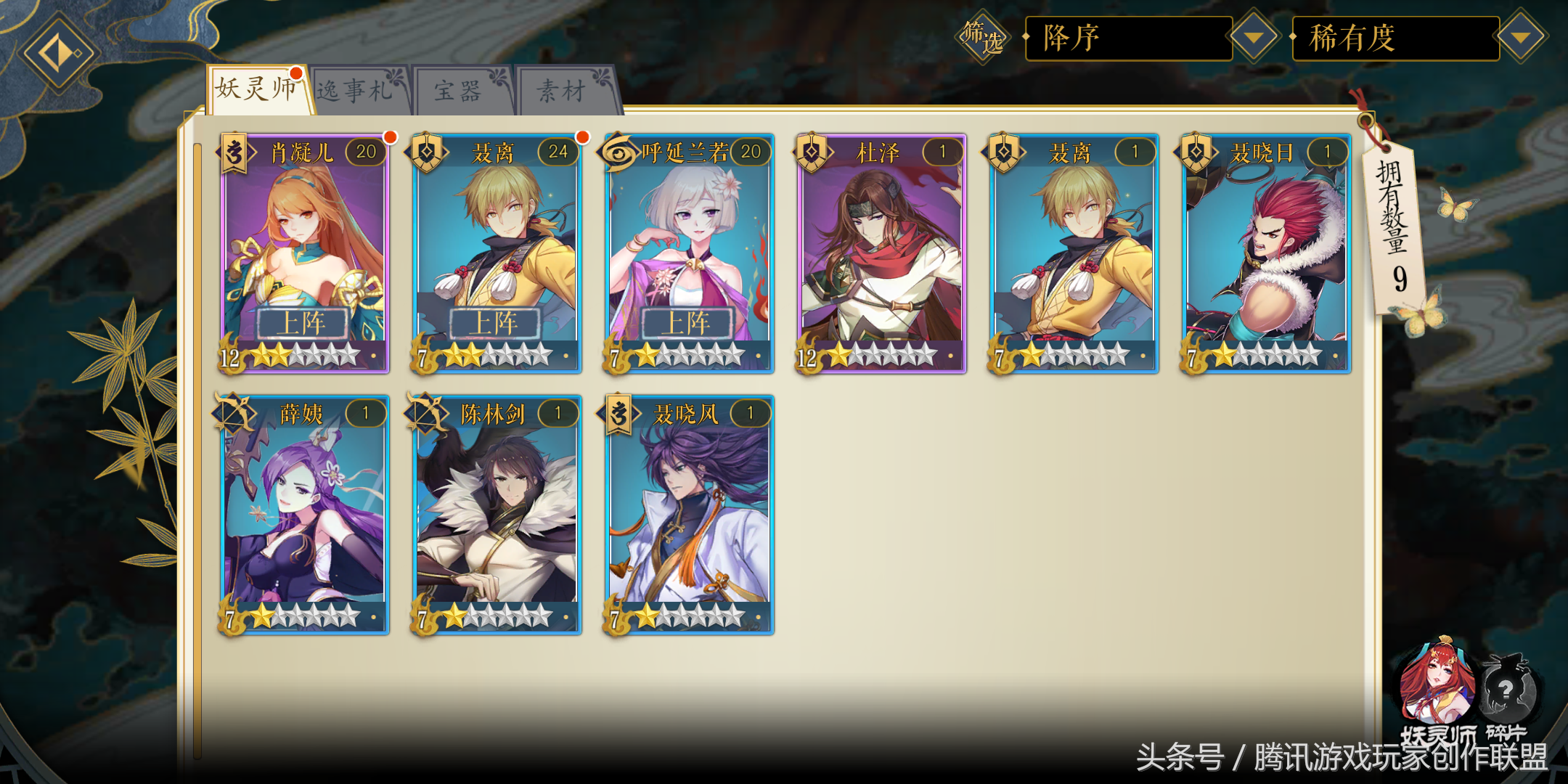Open the 筛选 filter button
The width and height of the screenshot is (1568, 784).
(x=983, y=37)
